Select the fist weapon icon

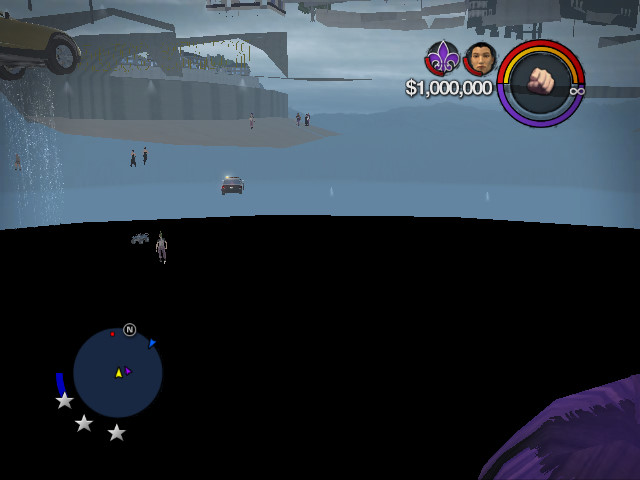[x=541, y=82]
